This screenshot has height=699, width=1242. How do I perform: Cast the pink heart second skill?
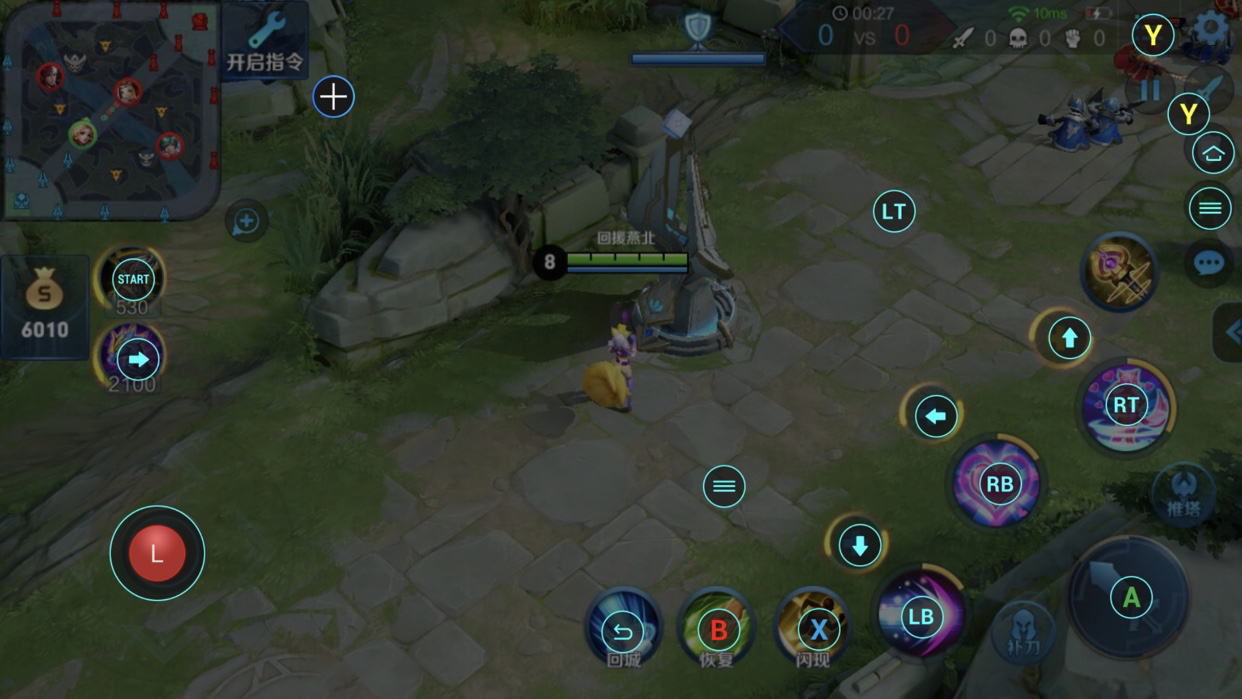coord(997,484)
